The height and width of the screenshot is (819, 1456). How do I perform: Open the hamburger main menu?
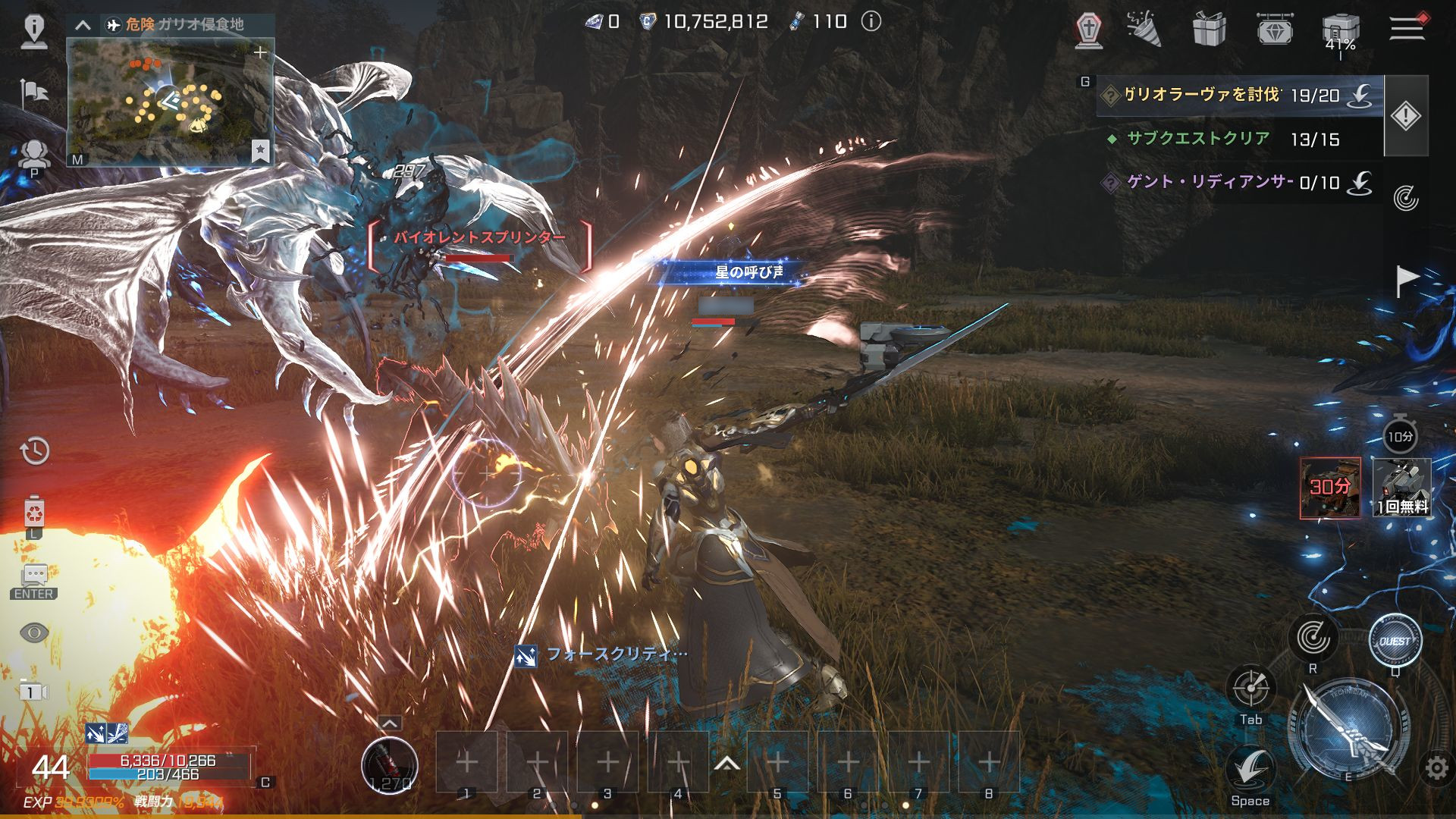(x=1407, y=29)
